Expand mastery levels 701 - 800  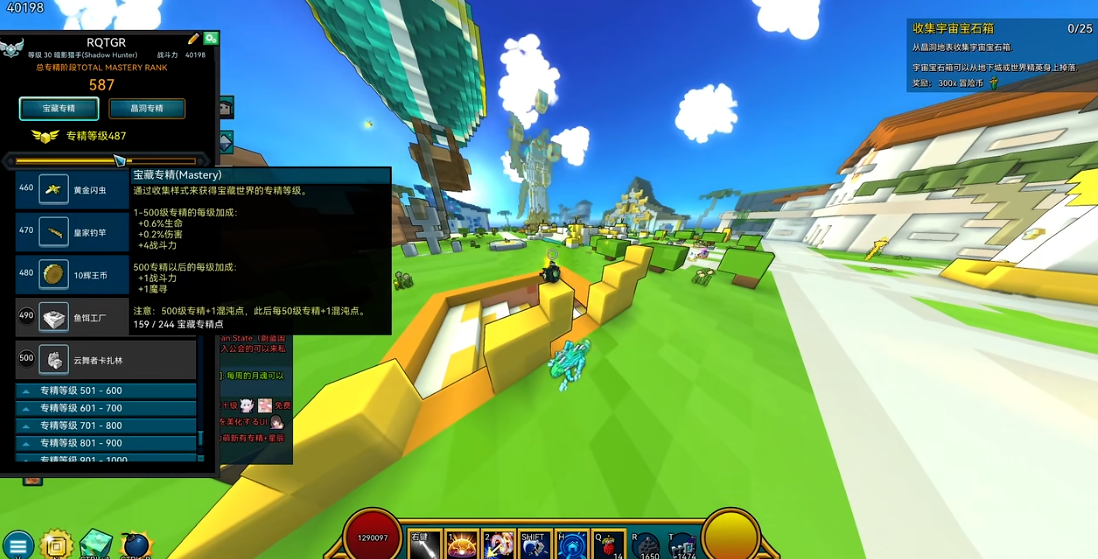pos(106,425)
